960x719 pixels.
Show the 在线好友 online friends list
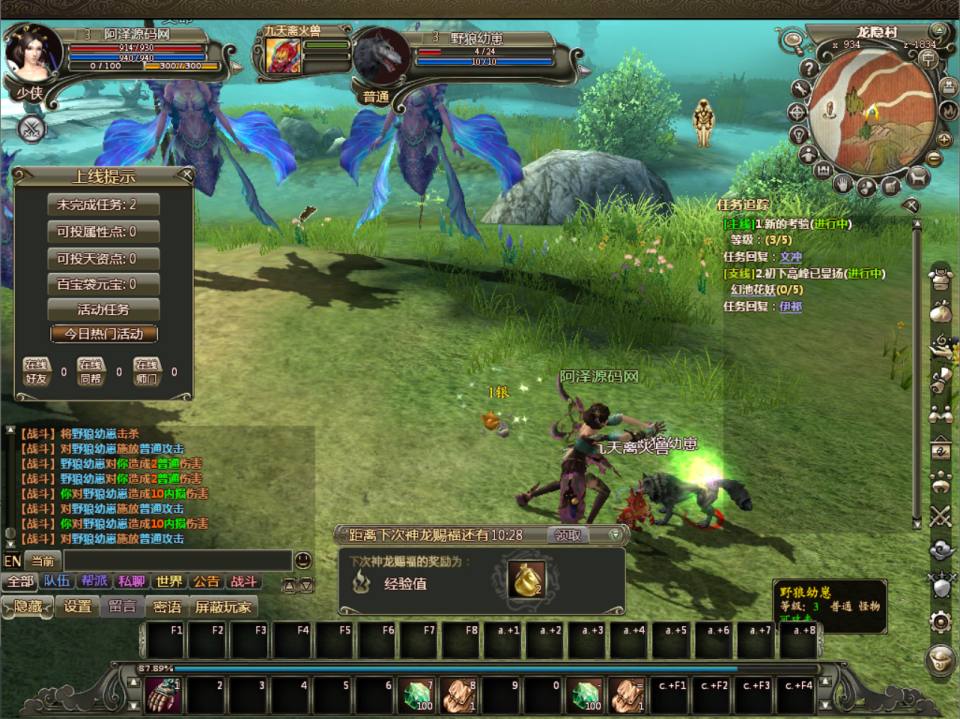[x=37, y=371]
